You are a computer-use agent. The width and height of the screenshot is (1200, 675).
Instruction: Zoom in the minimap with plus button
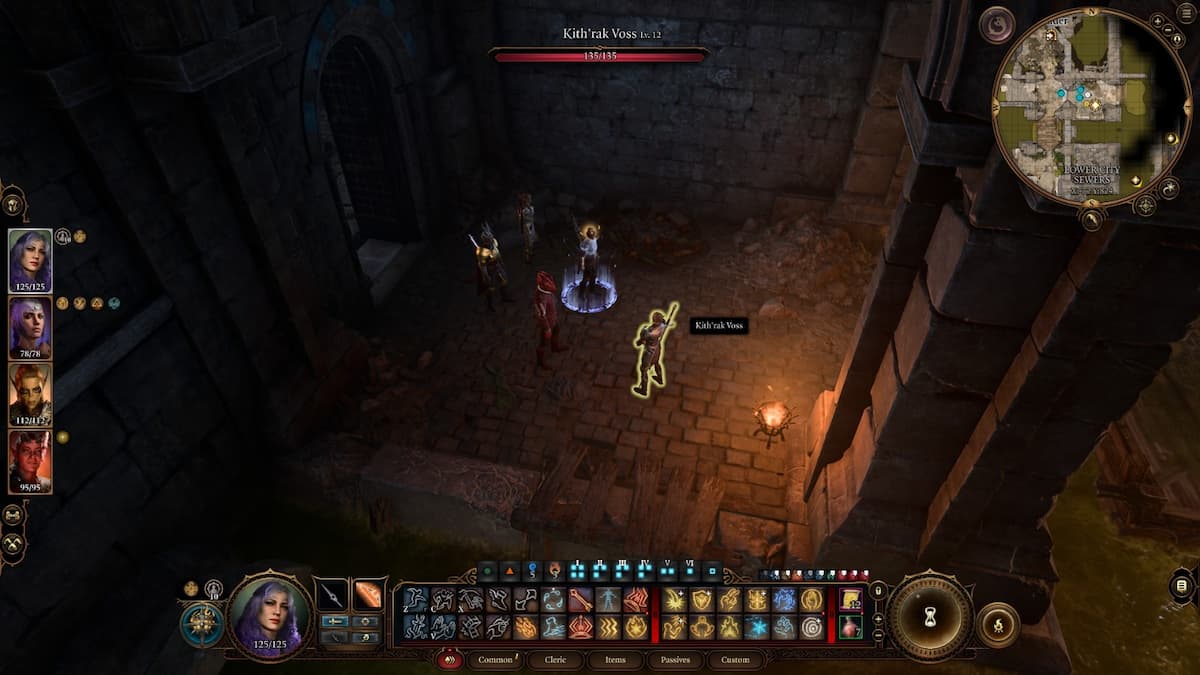coord(1156,20)
